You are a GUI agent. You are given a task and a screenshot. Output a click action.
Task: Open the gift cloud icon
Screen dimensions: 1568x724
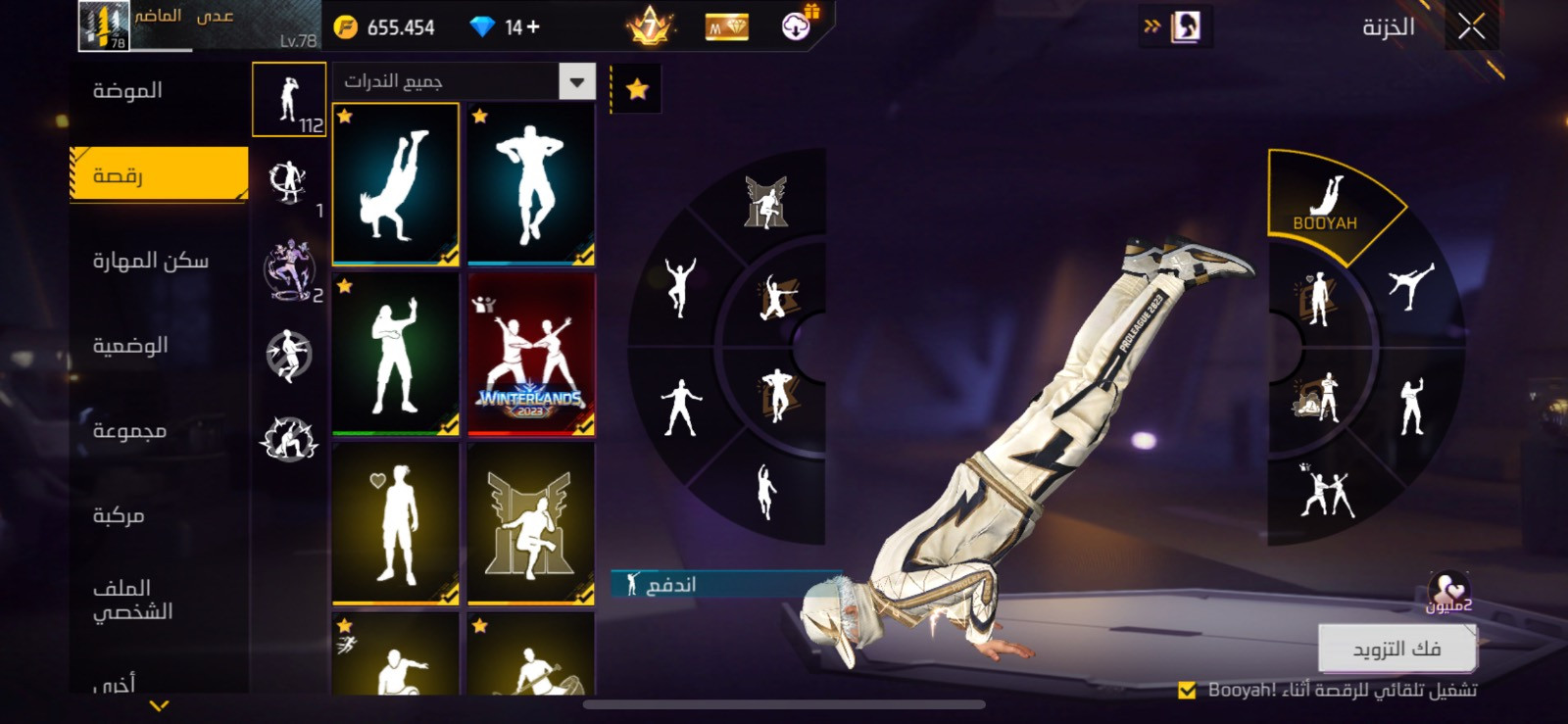coord(798,25)
